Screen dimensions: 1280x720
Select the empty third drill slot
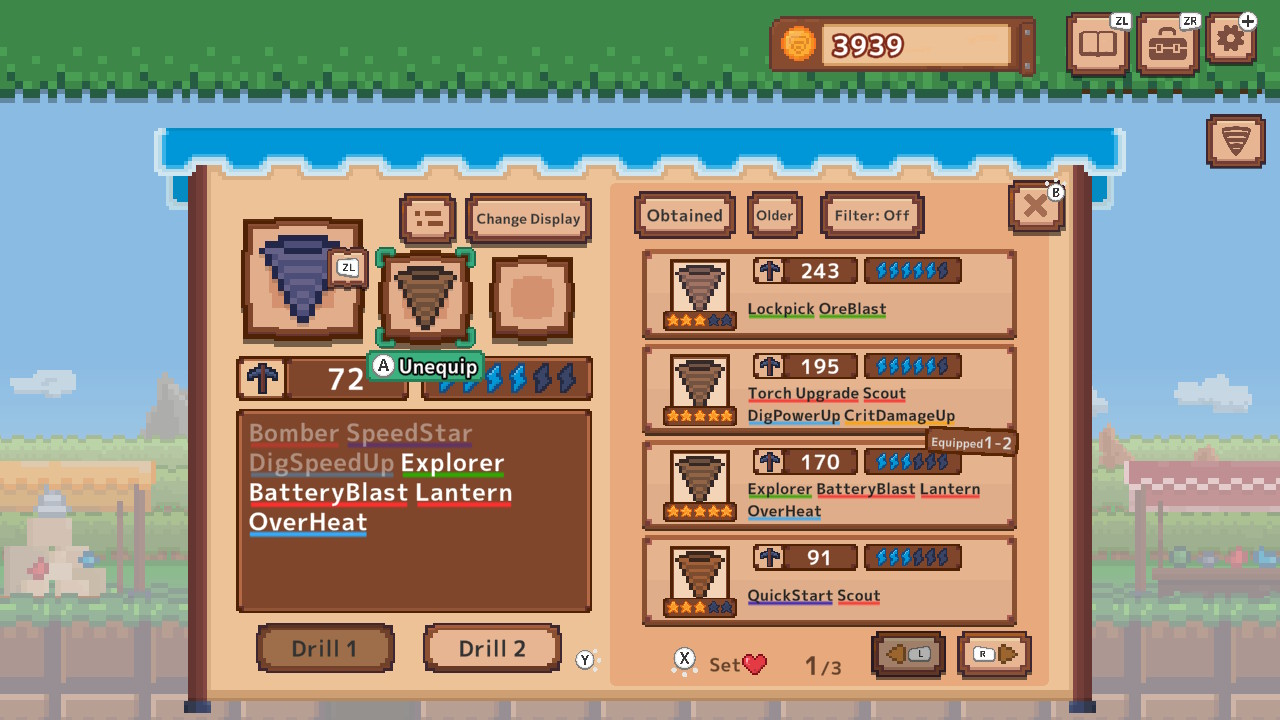point(531,297)
